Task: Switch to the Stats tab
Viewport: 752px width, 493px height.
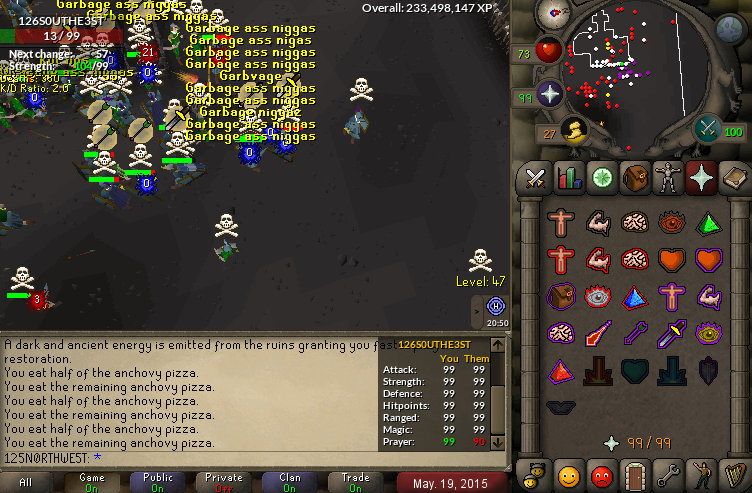Action: click(569, 178)
